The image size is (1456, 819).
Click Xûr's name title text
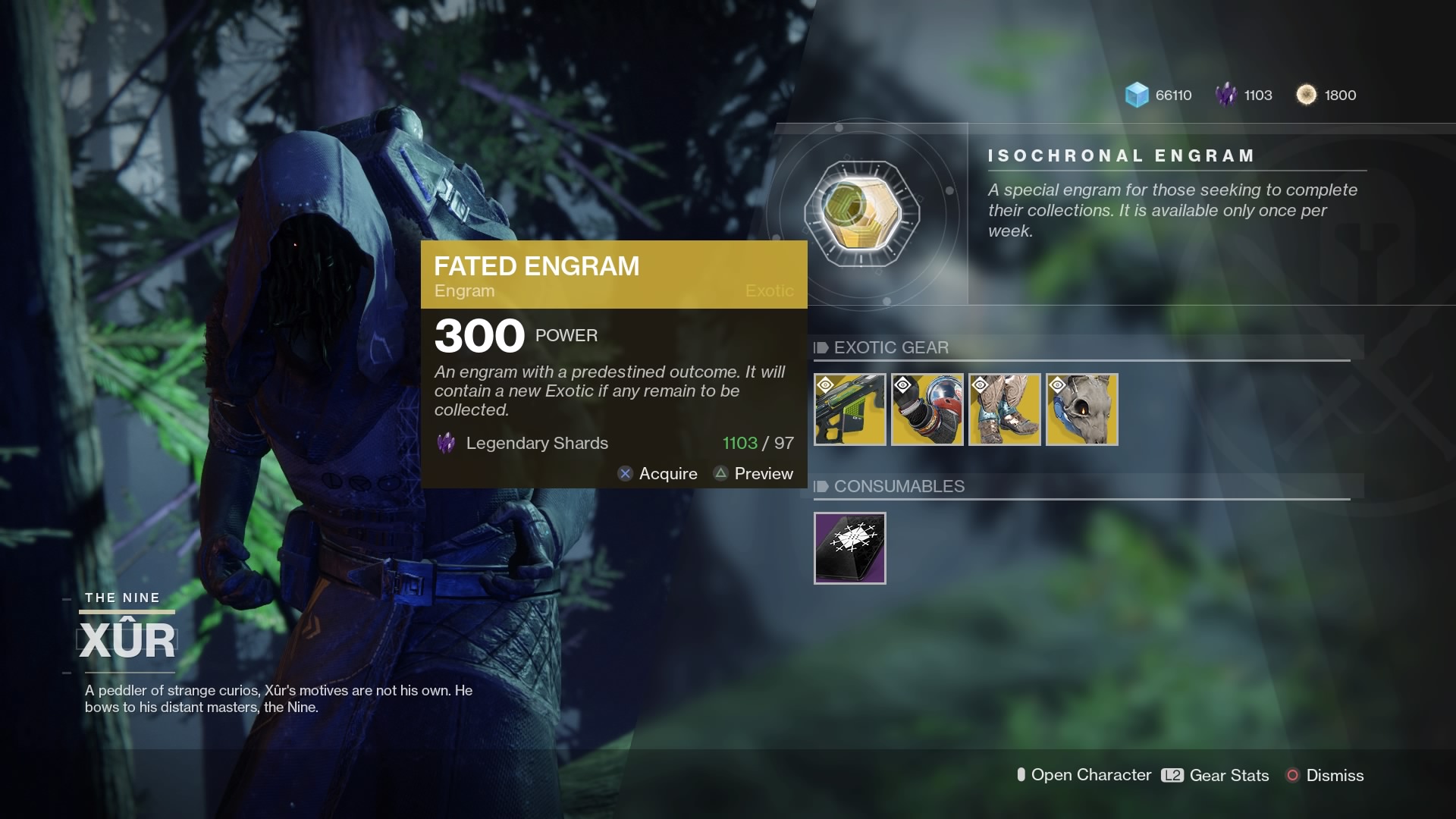pos(126,639)
